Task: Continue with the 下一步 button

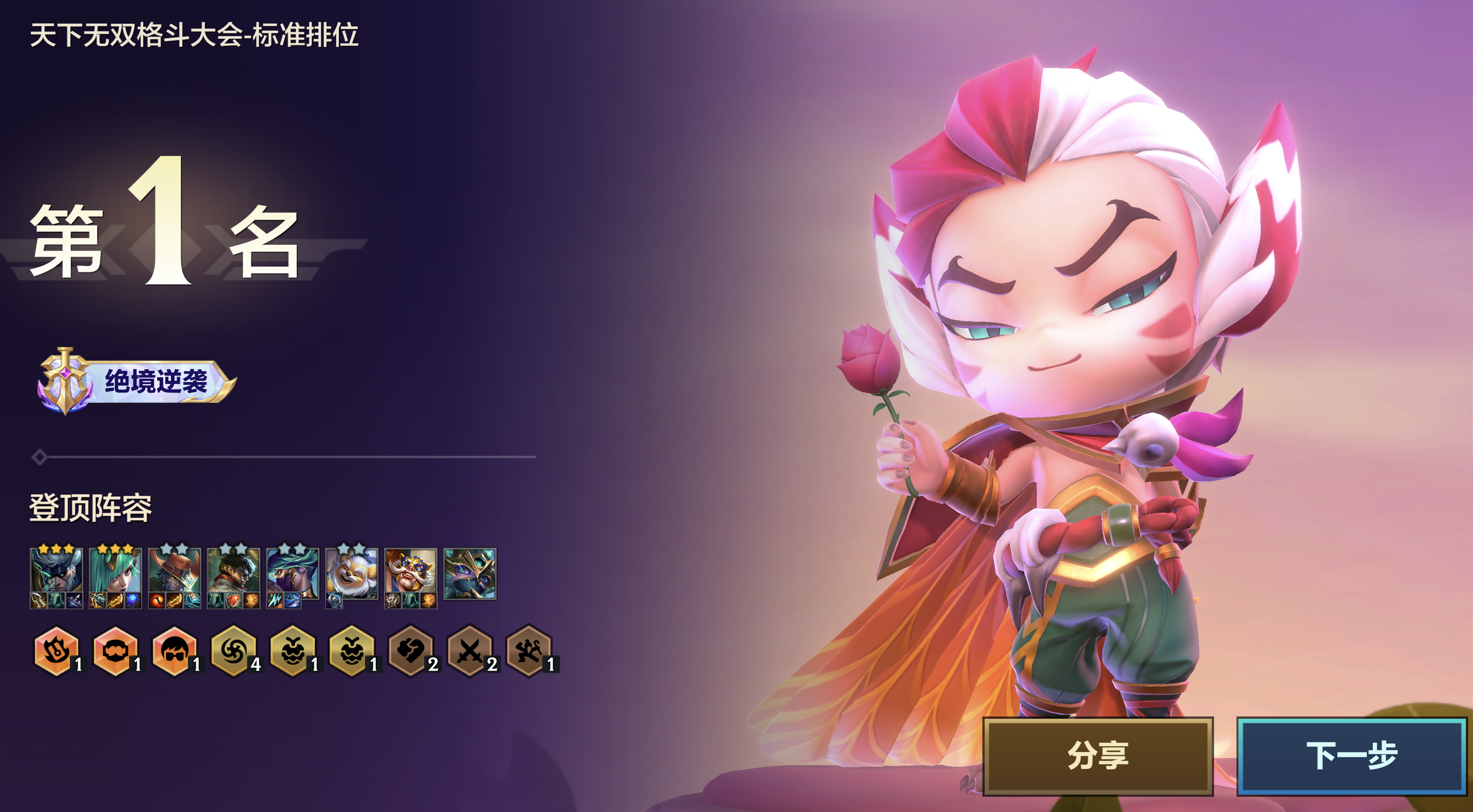Action: tap(1352, 755)
